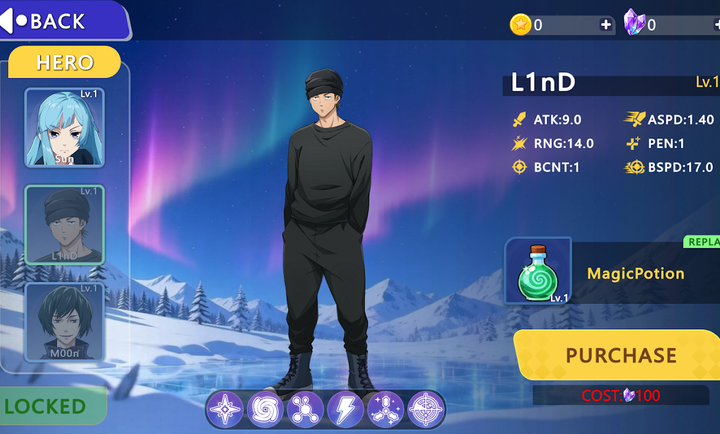Click the green LOCKED button
The width and height of the screenshot is (720, 434).
50,406
